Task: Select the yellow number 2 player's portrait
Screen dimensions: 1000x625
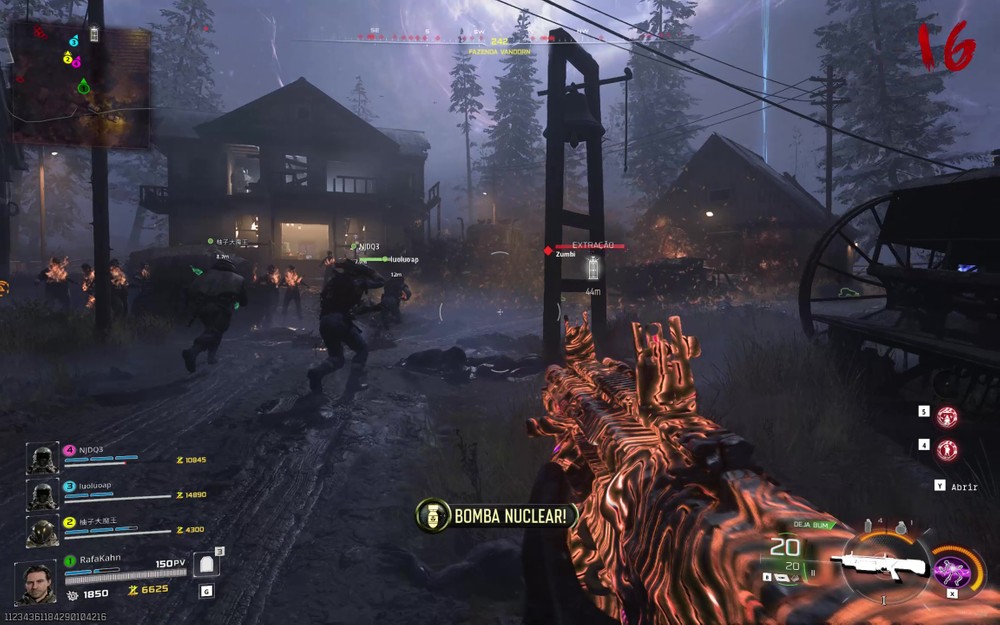Action: point(42,530)
